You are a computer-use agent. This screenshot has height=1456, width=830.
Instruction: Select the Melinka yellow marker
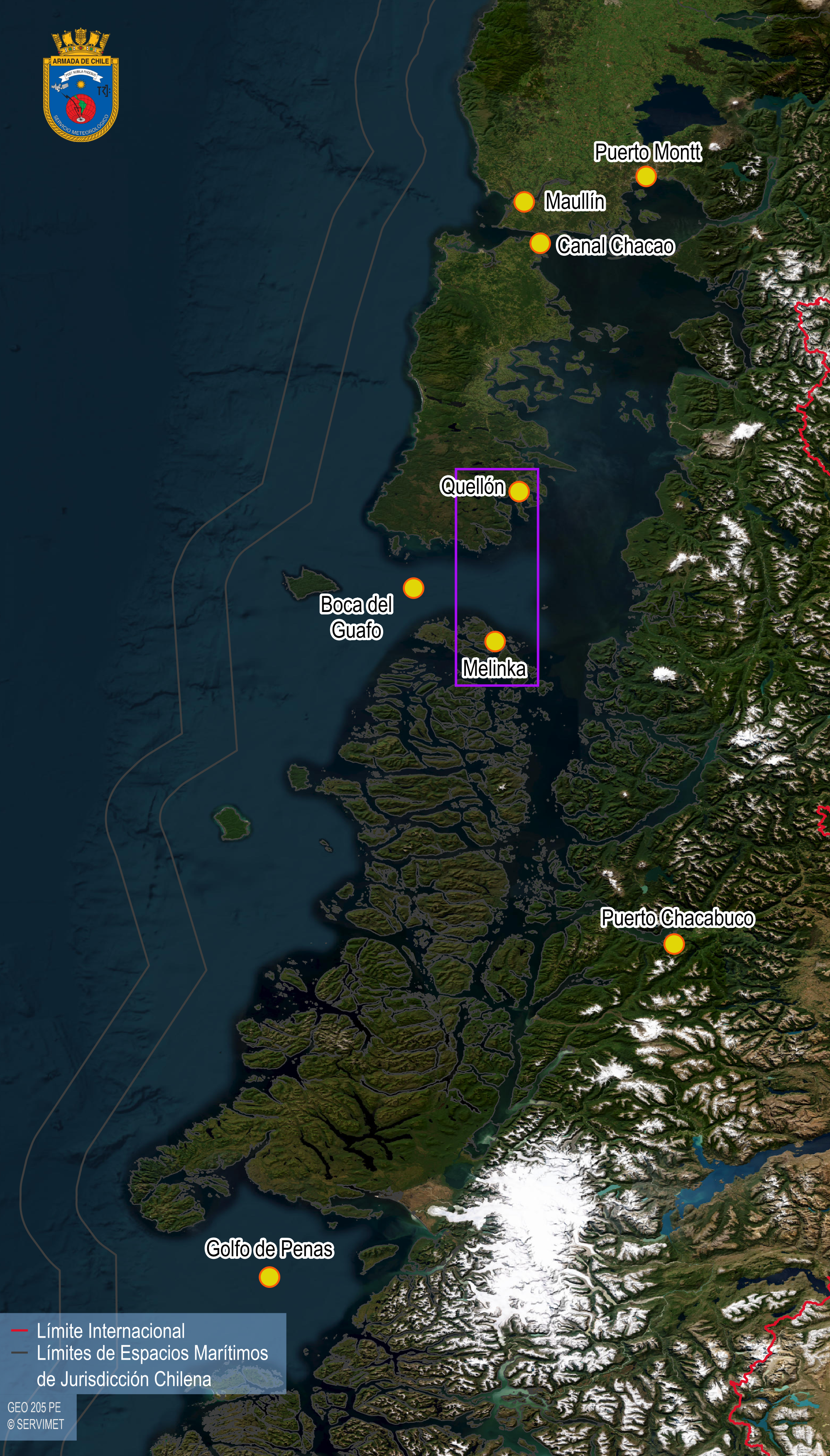pyautogui.click(x=494, y=642)
